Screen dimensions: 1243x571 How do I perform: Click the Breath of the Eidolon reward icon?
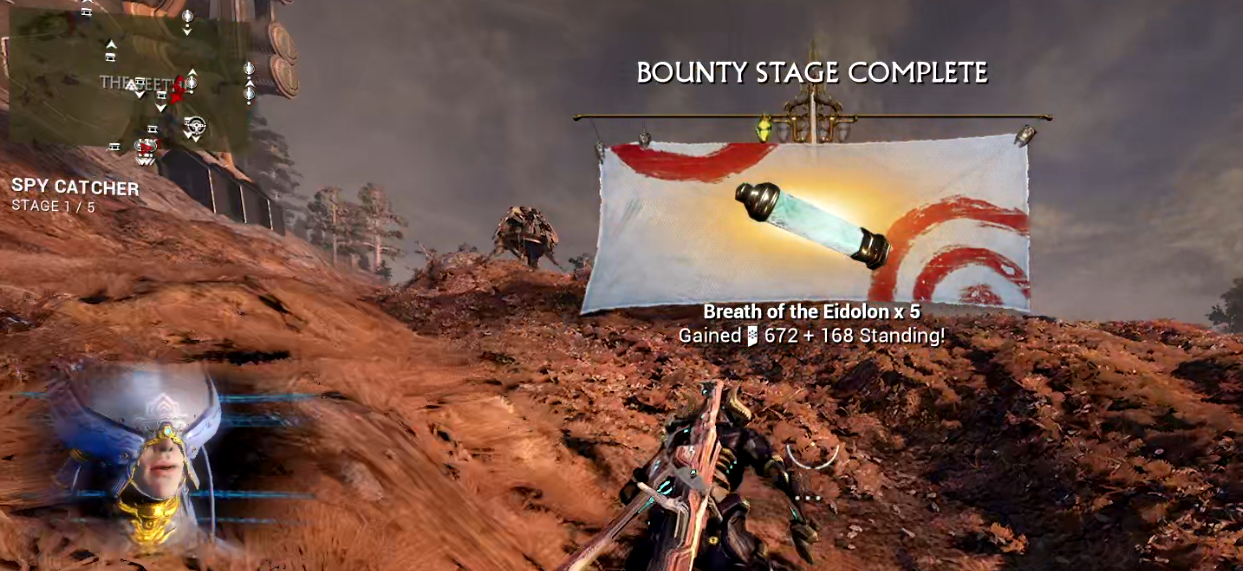(812, 225)
